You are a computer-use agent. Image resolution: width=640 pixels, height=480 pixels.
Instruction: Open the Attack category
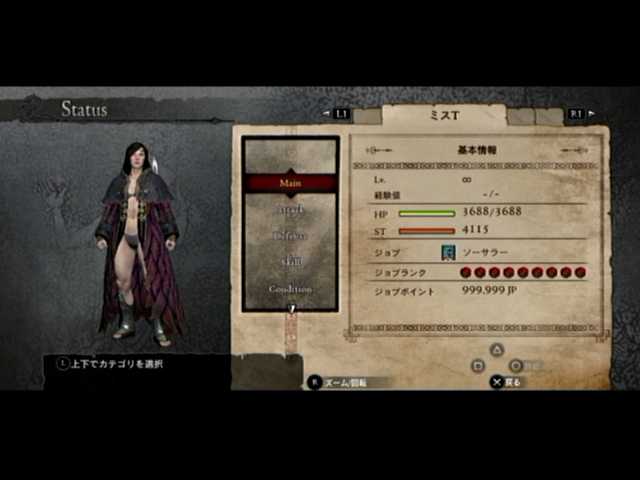click(x=290, y=210)
